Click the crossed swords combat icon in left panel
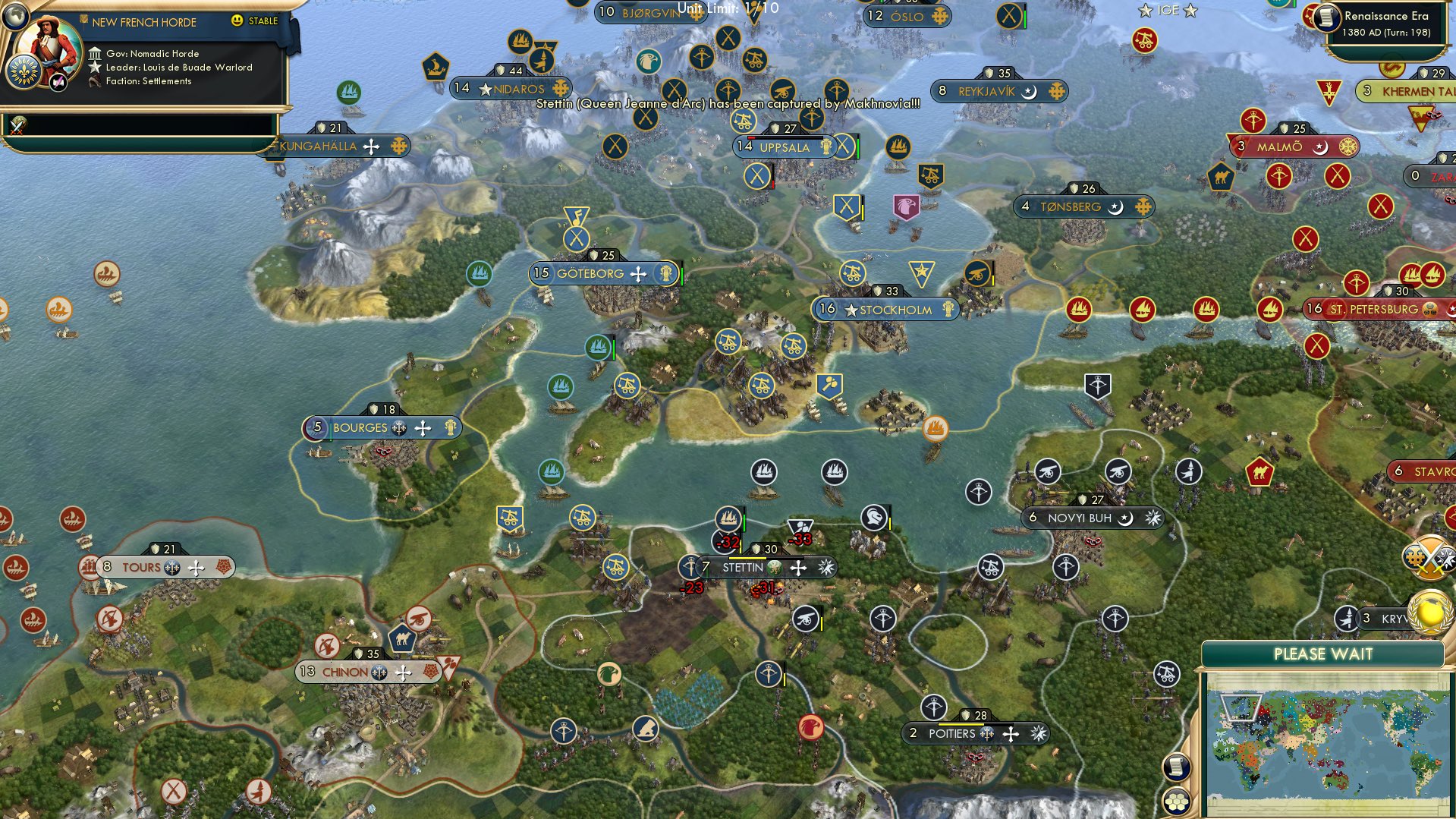 [17, 127]
